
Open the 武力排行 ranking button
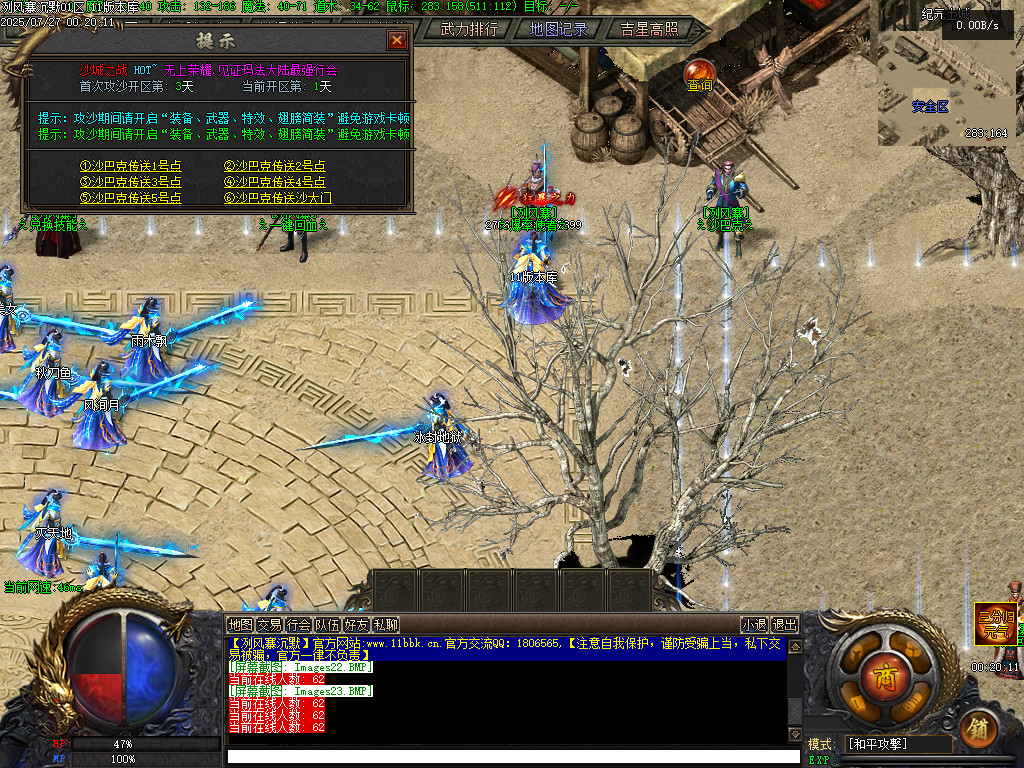pyautogui.click(x=469, y=29)
